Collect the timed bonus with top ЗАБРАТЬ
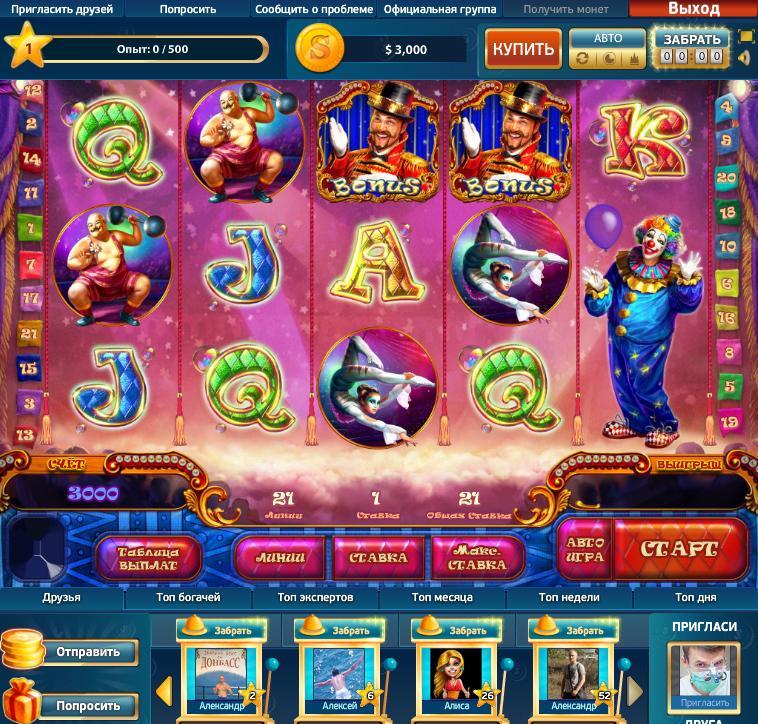This screenshot has height=724, width=758. click(x=691, y=40)
